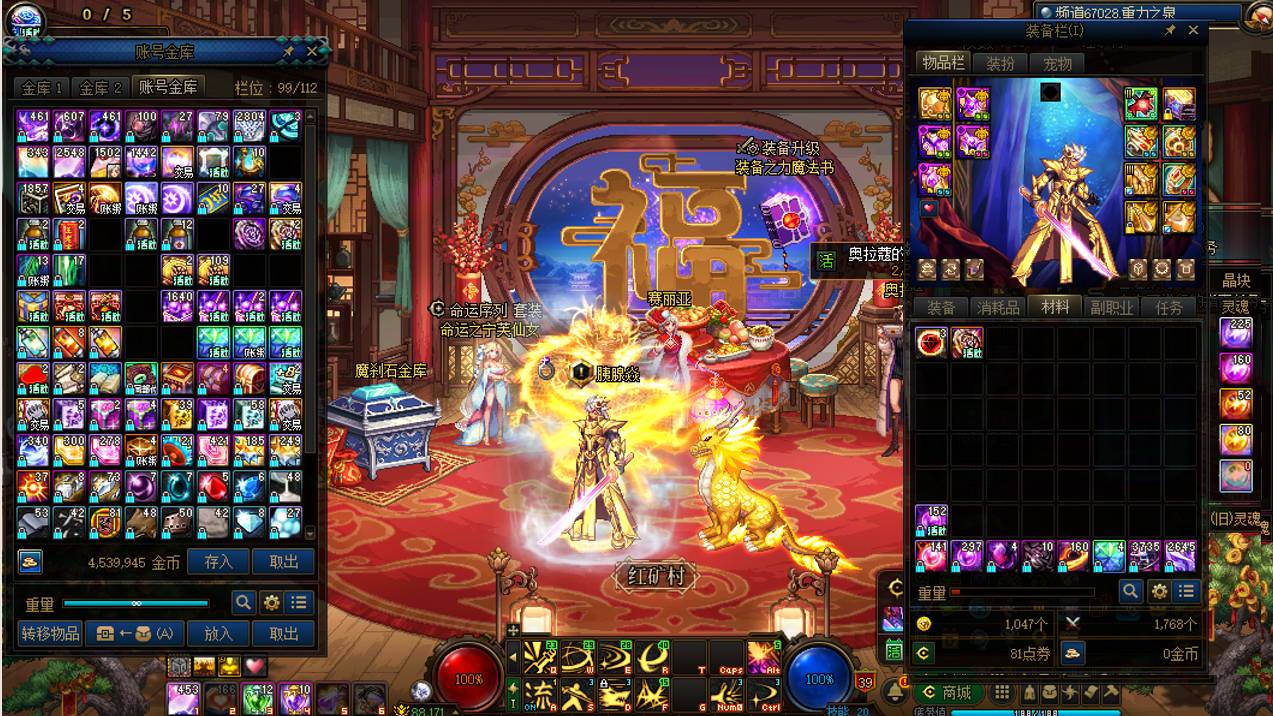
Task: Click the 放入 put-in button in vault
Action: (x=218, y=633)
